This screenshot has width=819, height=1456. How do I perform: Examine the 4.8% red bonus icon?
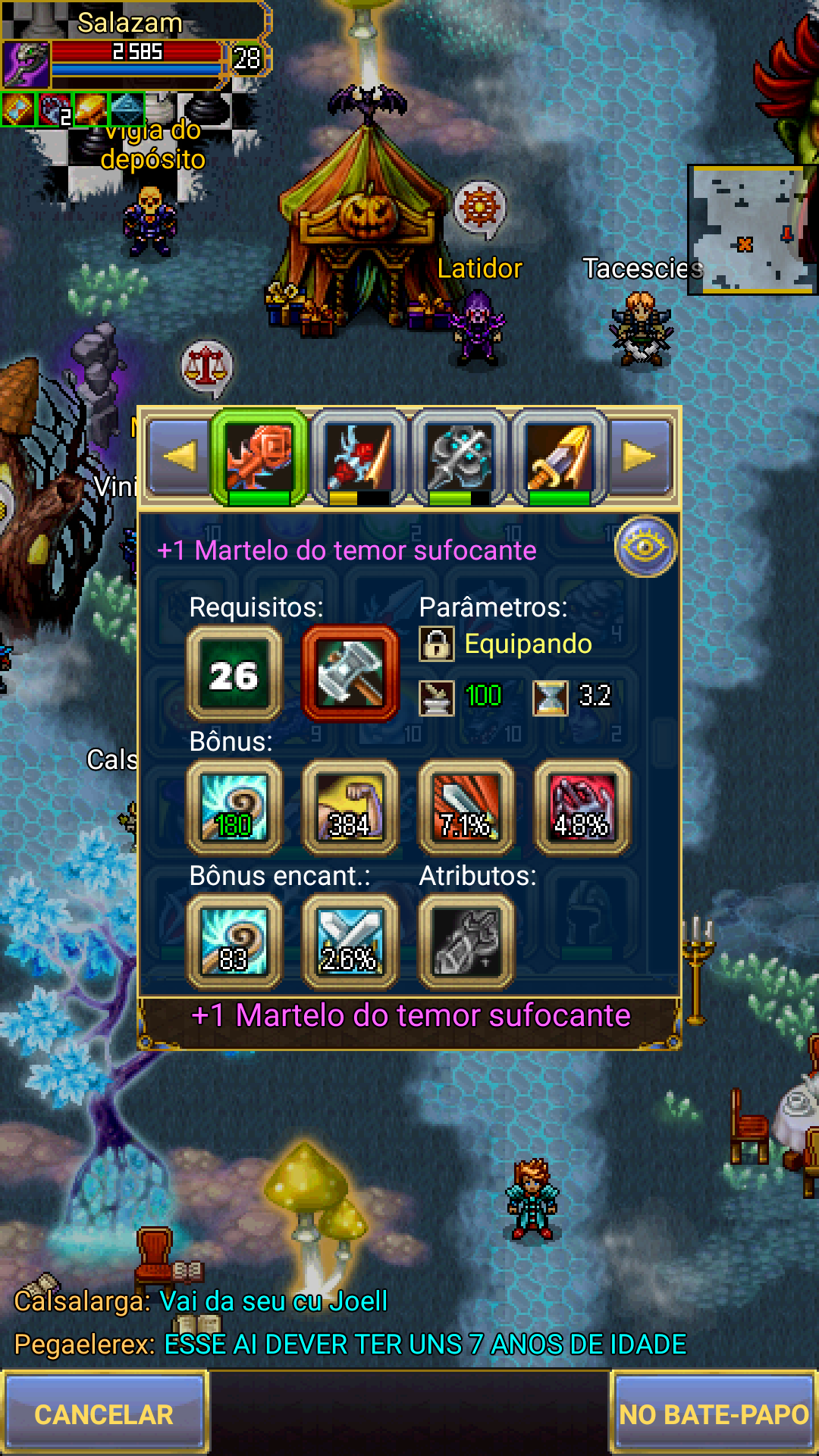click(x=582, y=808)
